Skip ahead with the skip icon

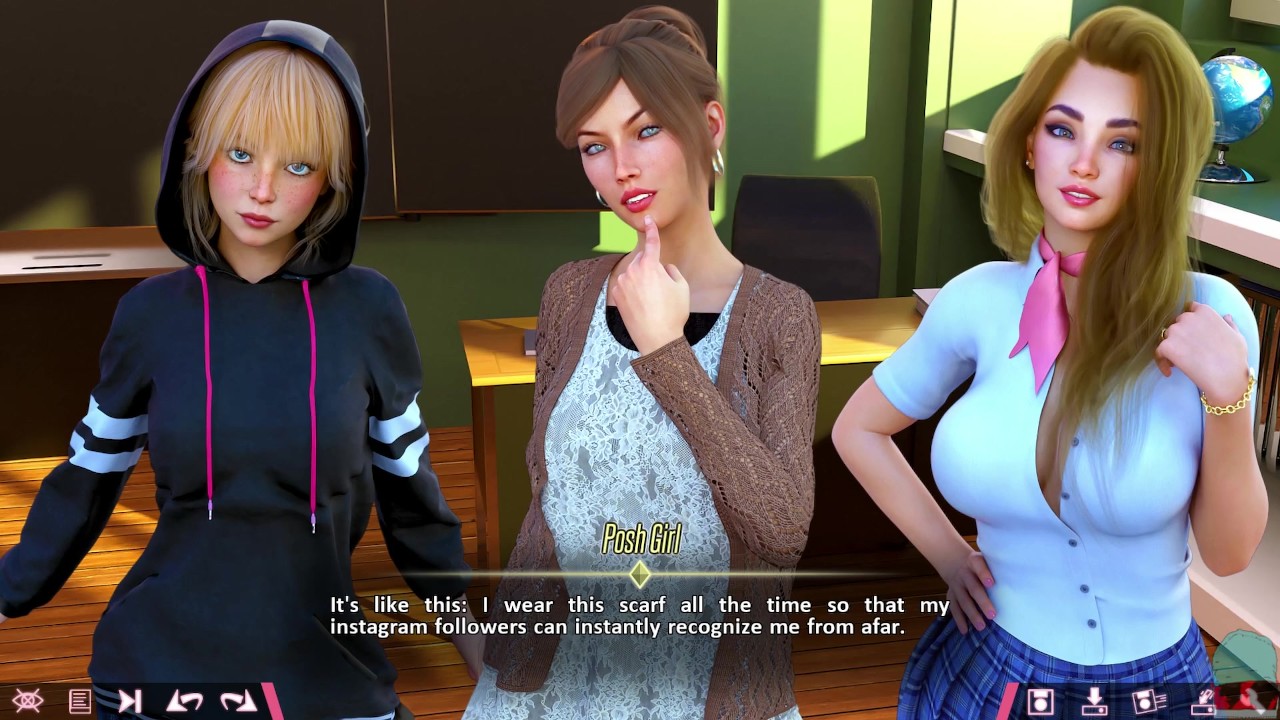click(x=130, y=701)
